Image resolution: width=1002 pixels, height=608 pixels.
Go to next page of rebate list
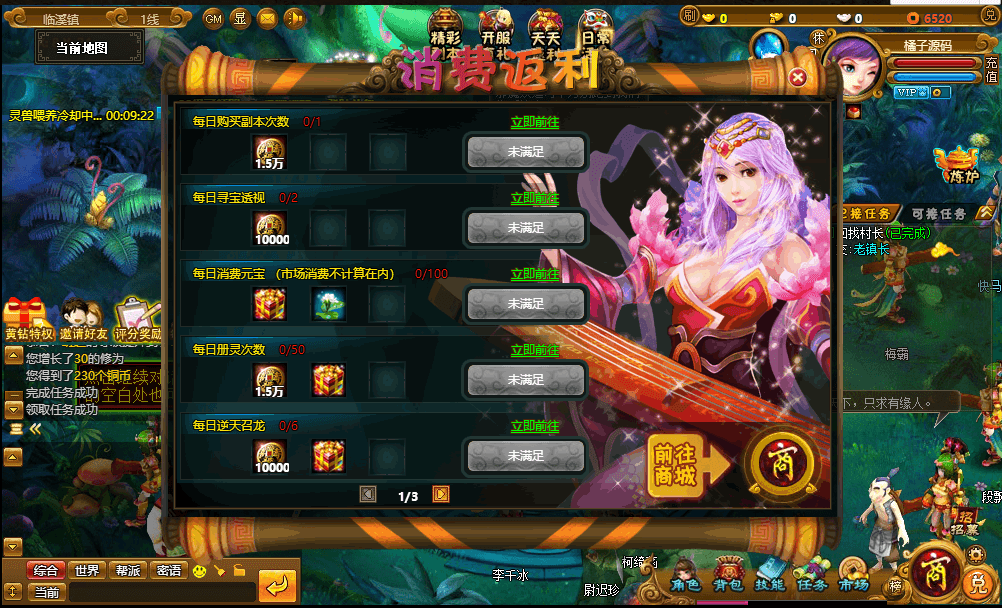tap(441, 494)
